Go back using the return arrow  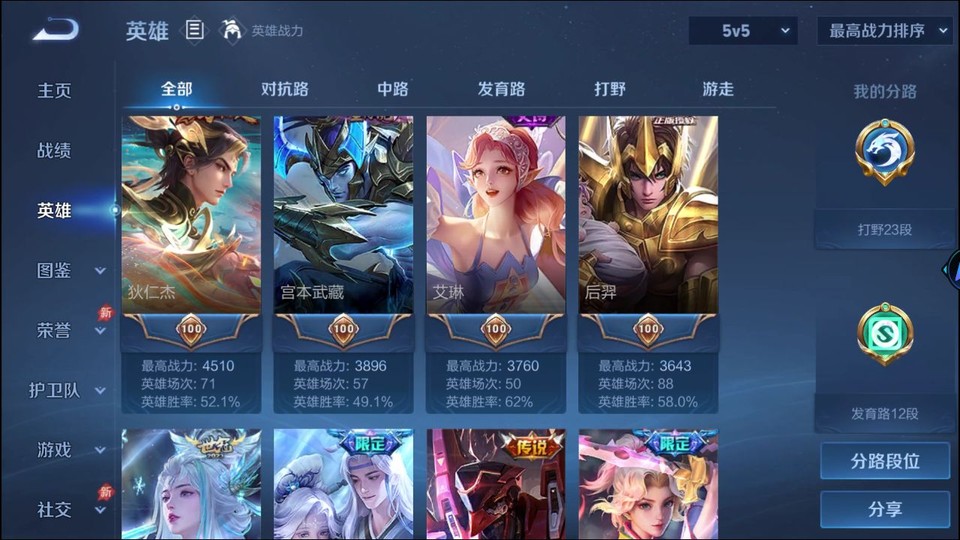[x=54, y=30]
